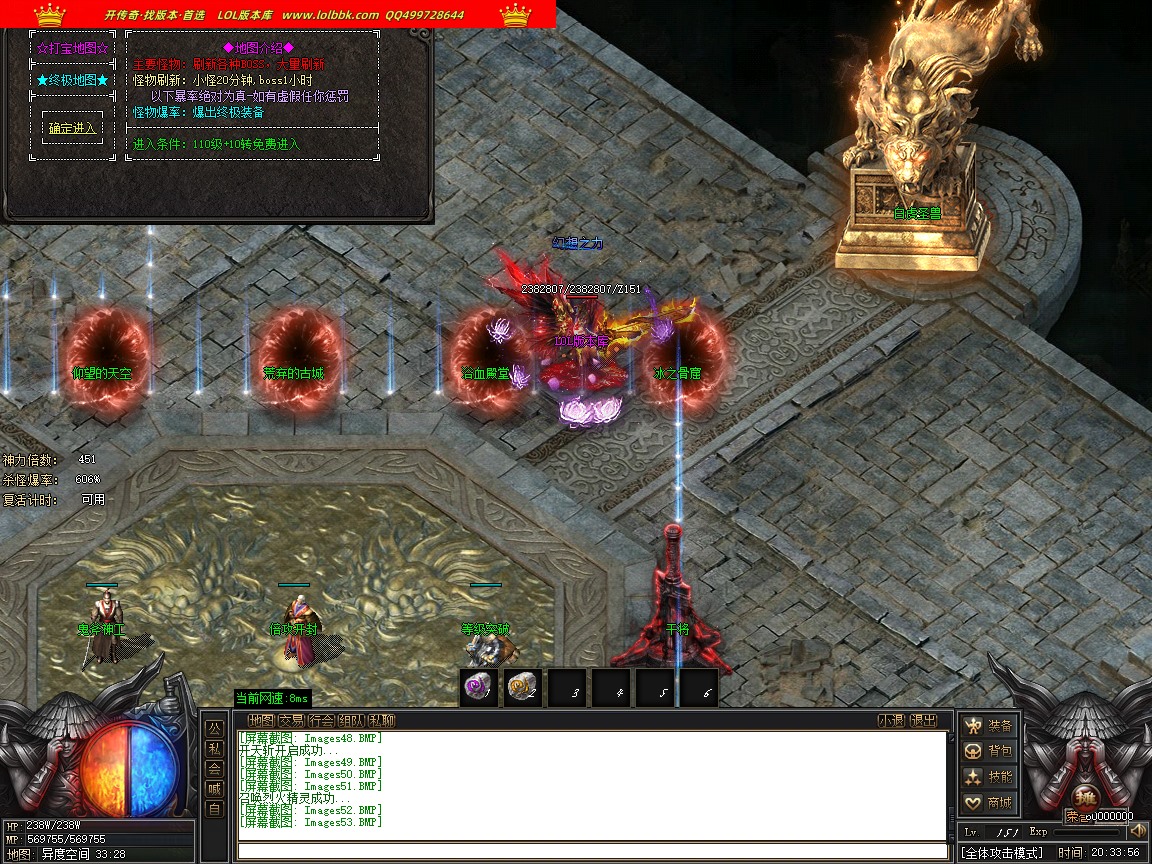The width and height of the screenshot is (1152, 864).
Task: Show the 技能 skills window
Action: 988,777
